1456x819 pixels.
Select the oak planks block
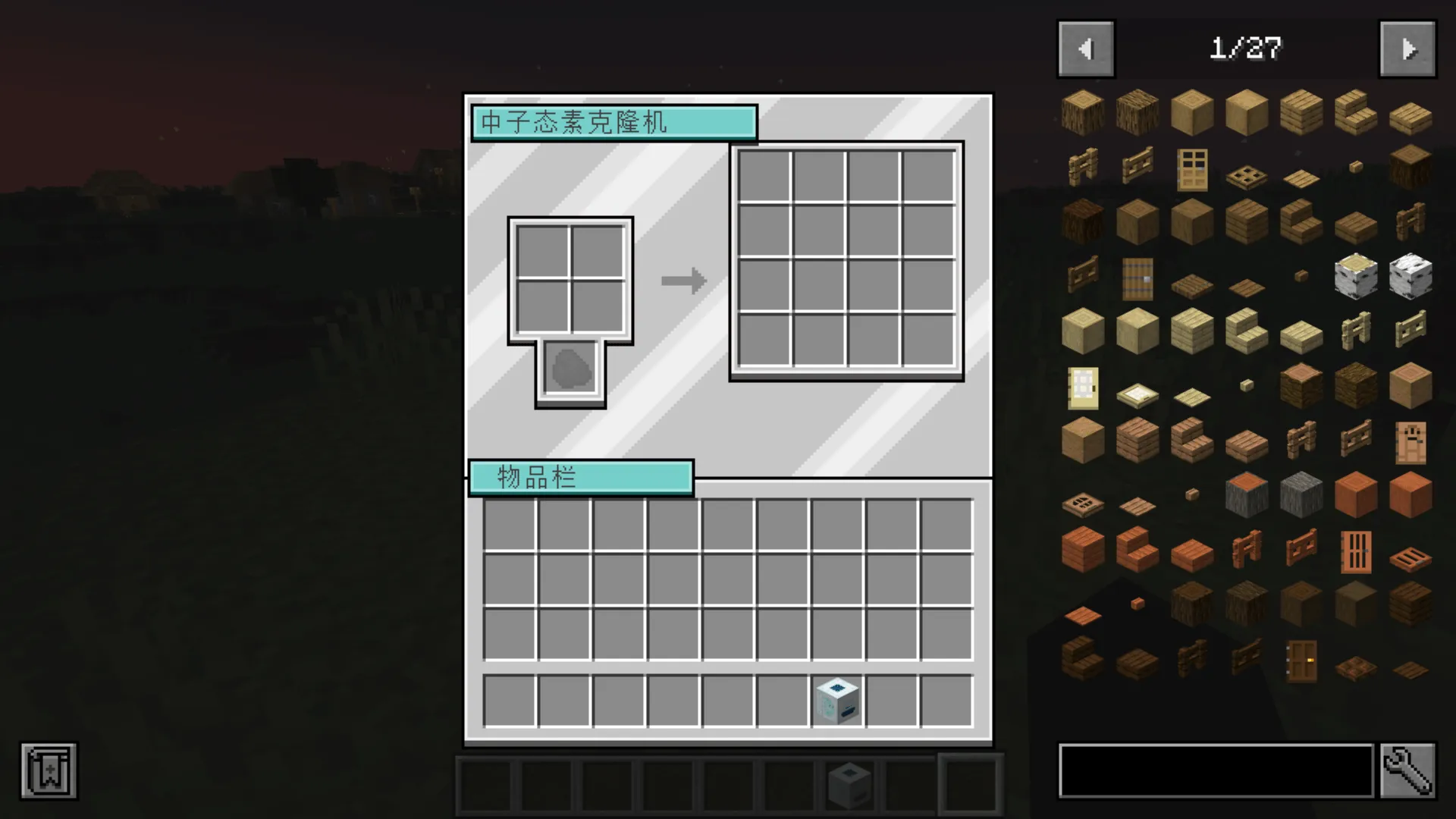pos(1301,112)
